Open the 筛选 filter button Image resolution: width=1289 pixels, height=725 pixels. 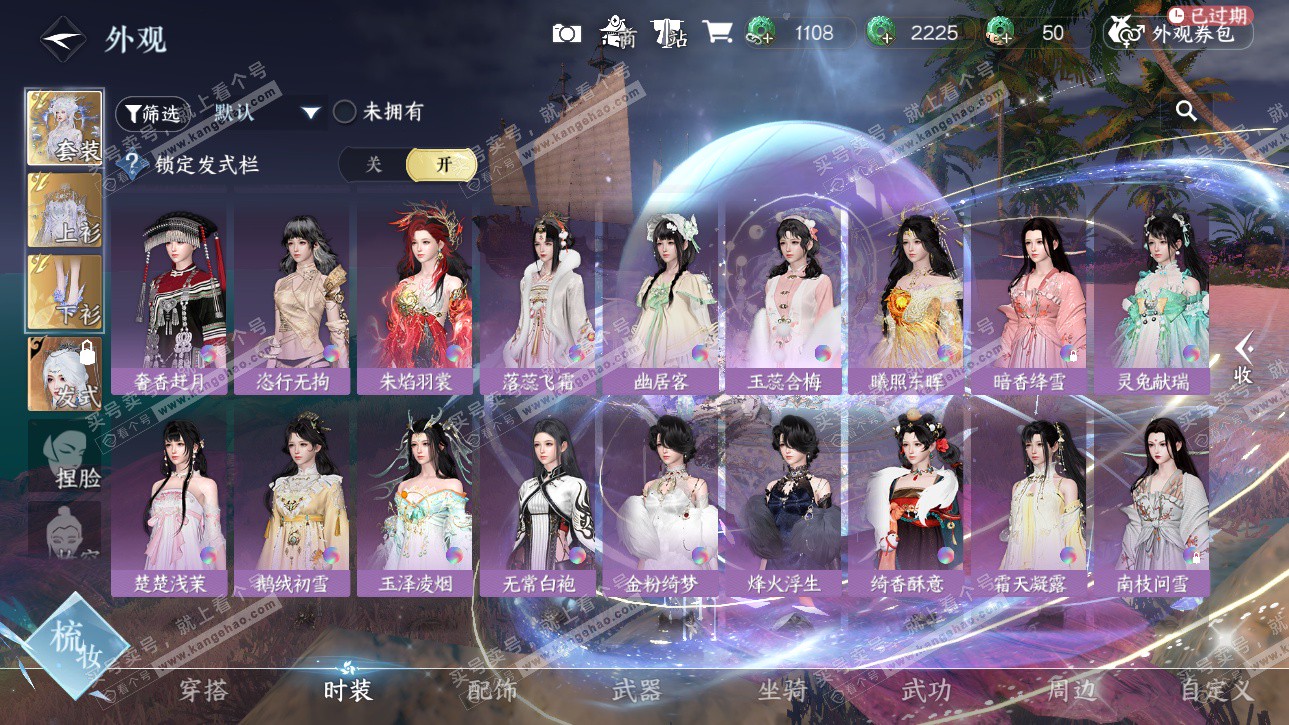[x=152, y=113]
